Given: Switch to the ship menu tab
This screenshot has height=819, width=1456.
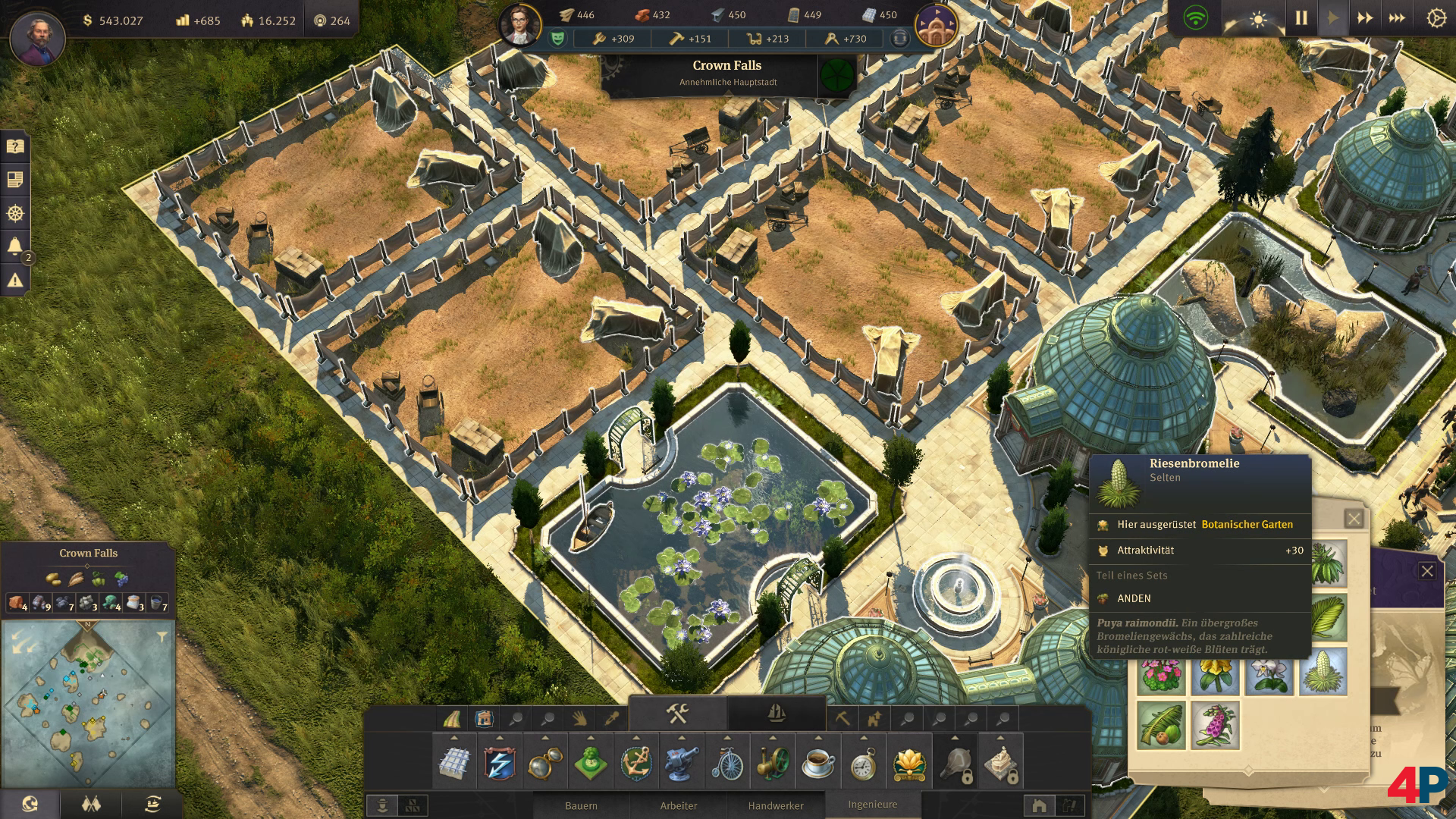Looking at the screenshot, I should [x=776, y=714].
